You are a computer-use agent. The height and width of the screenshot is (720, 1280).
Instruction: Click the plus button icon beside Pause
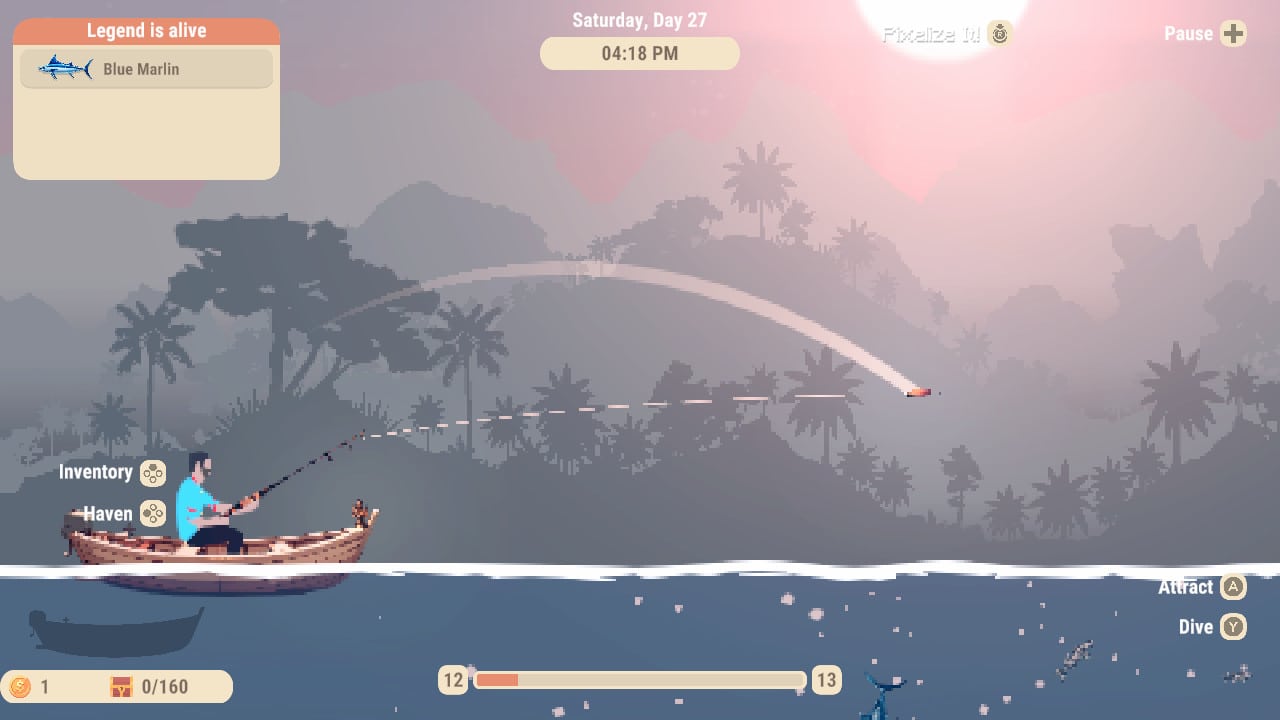coord(1234,33)
